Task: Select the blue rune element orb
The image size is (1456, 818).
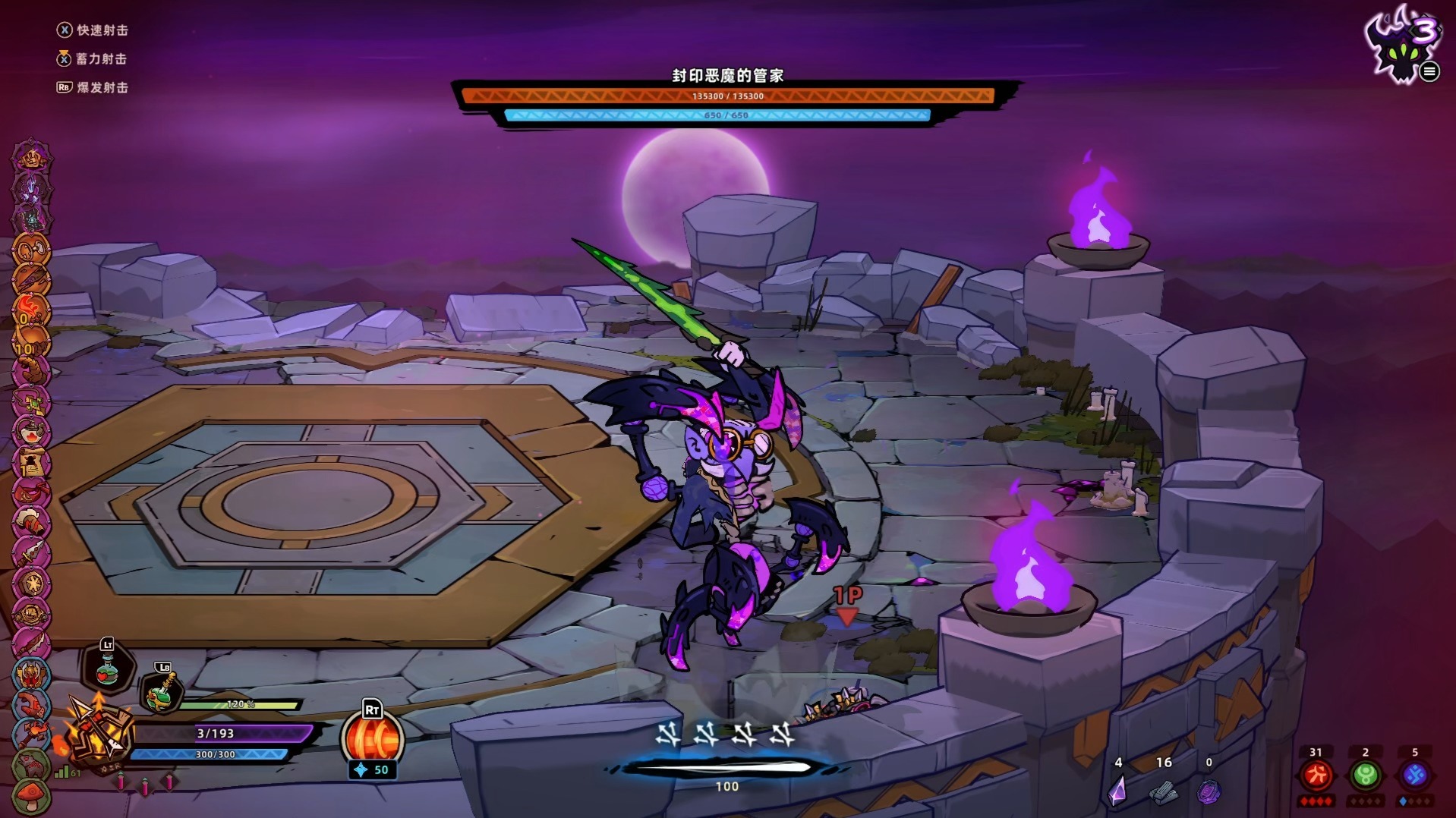Action: click(1415, 776)
